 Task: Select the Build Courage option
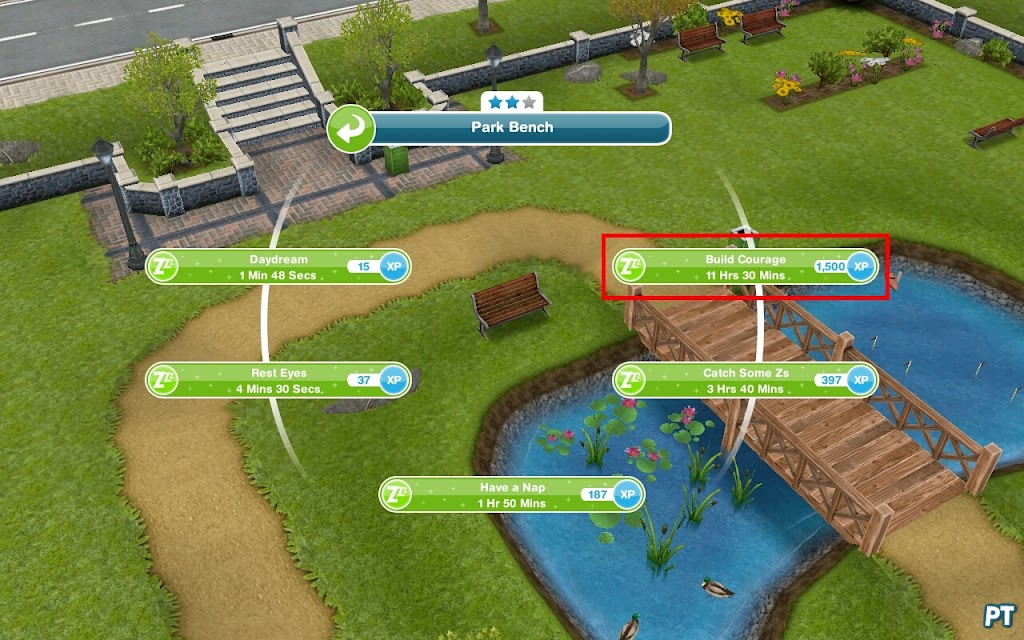(x=745, y=267)
